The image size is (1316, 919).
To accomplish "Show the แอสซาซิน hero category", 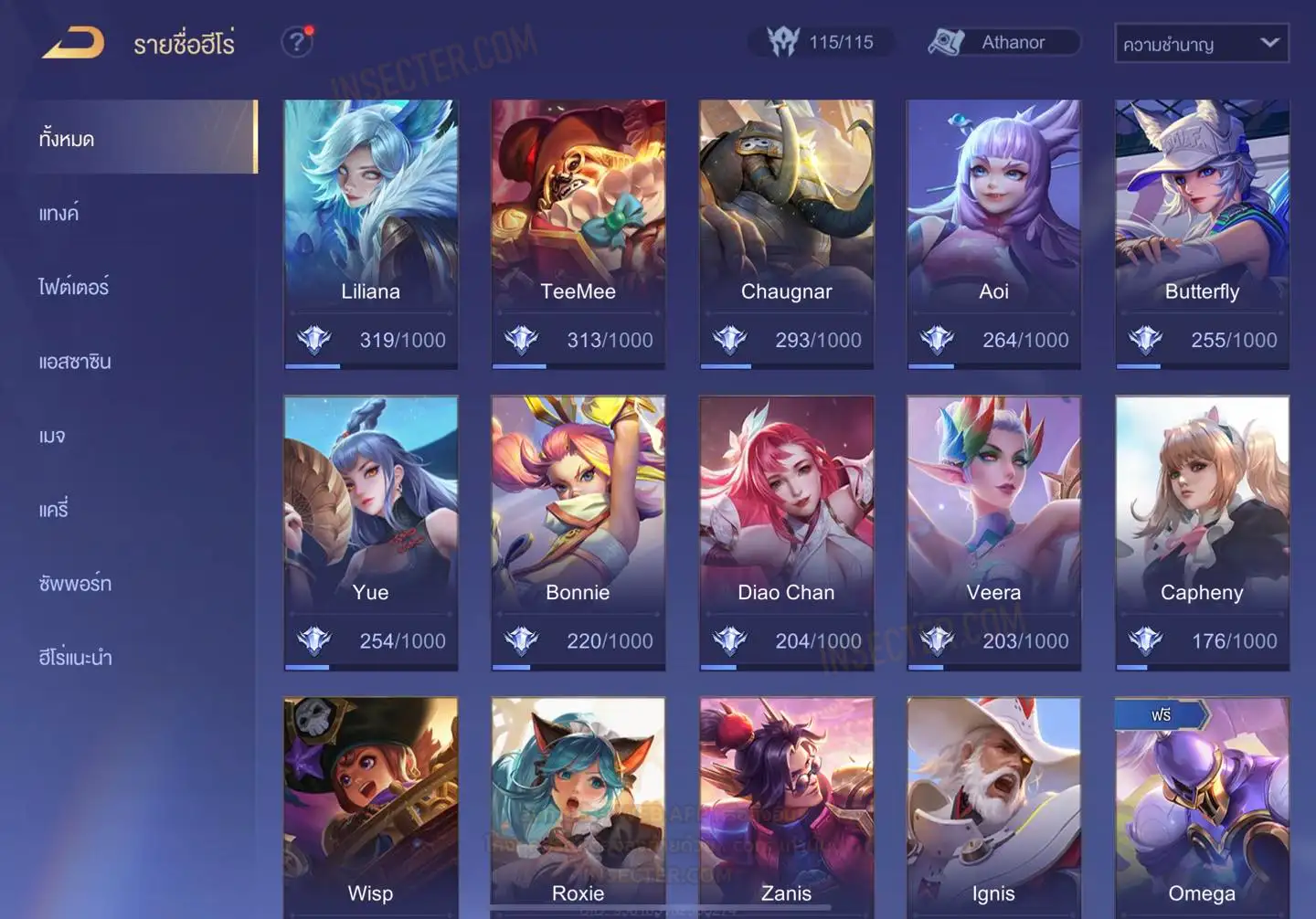I will [75, 362].
